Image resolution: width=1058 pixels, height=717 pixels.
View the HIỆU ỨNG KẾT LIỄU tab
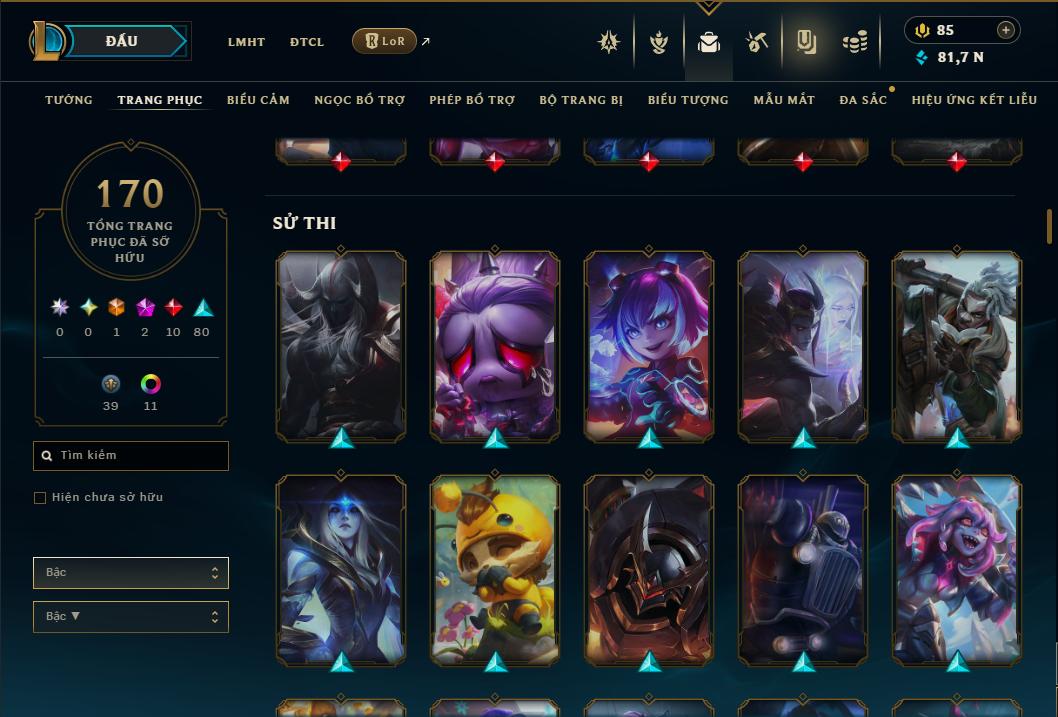click(x=974, y=100)
